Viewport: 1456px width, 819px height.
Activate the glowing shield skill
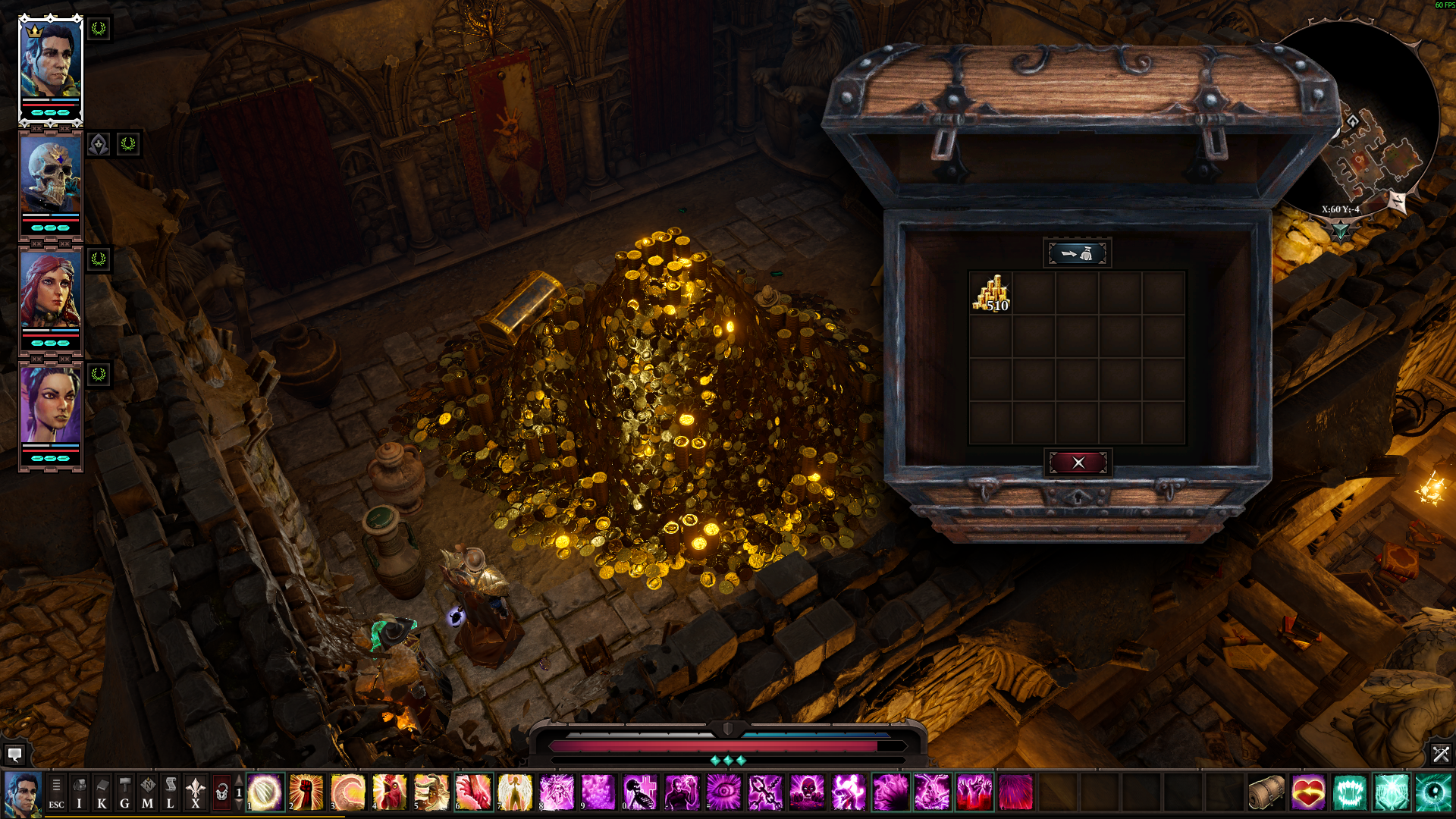[265, 792]
